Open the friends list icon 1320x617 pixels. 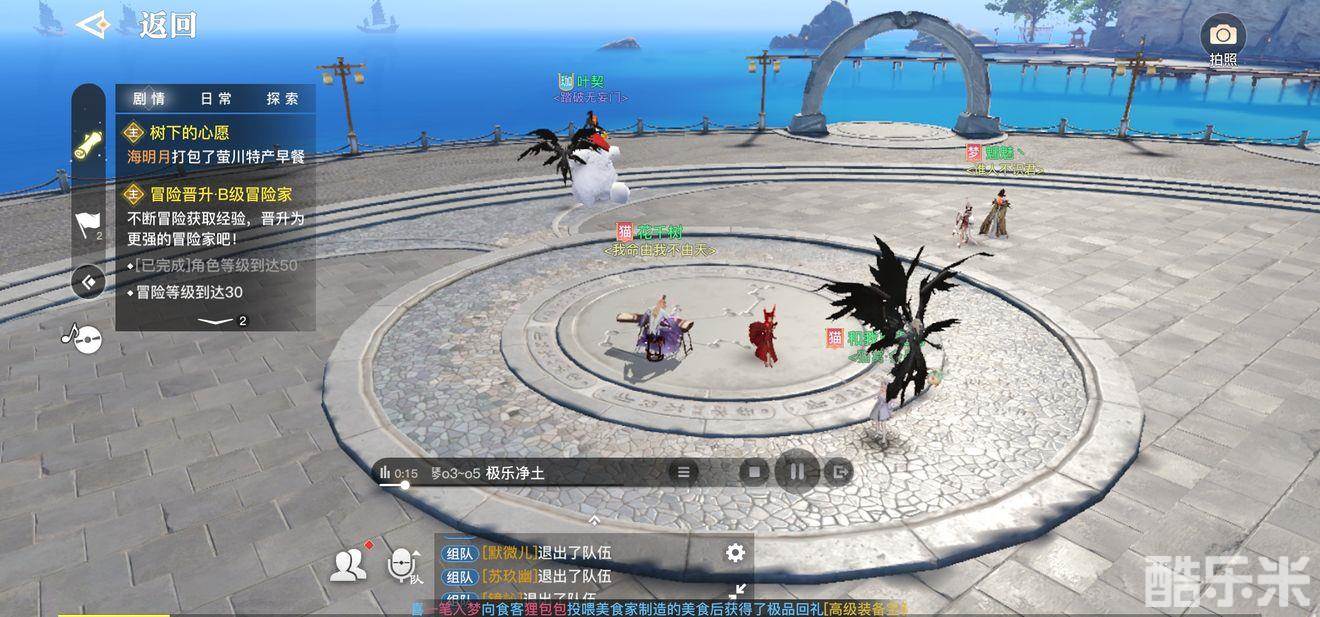[347, 566]
